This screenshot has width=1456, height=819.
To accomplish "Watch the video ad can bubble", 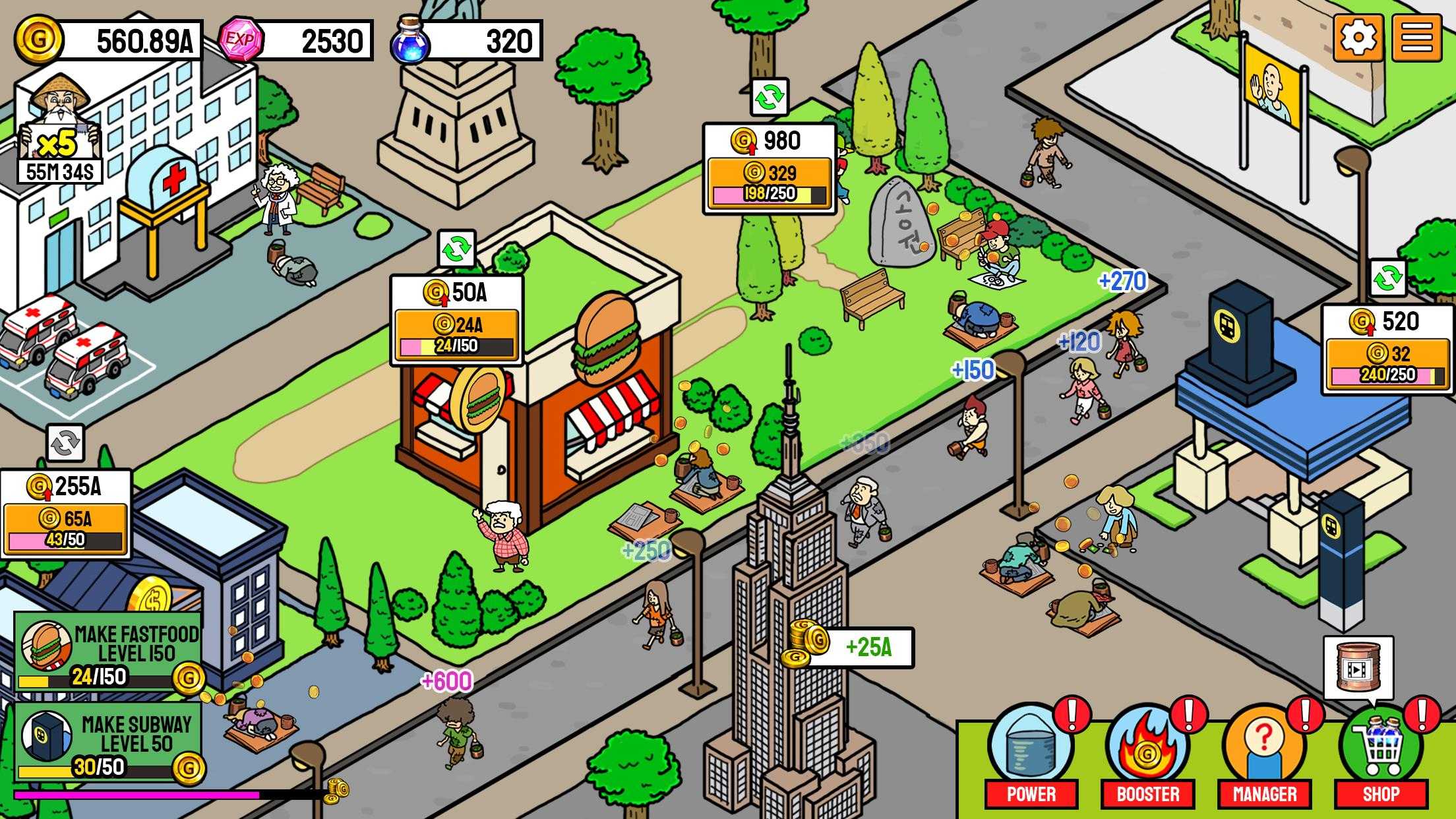I will [x=1358, y=668].
